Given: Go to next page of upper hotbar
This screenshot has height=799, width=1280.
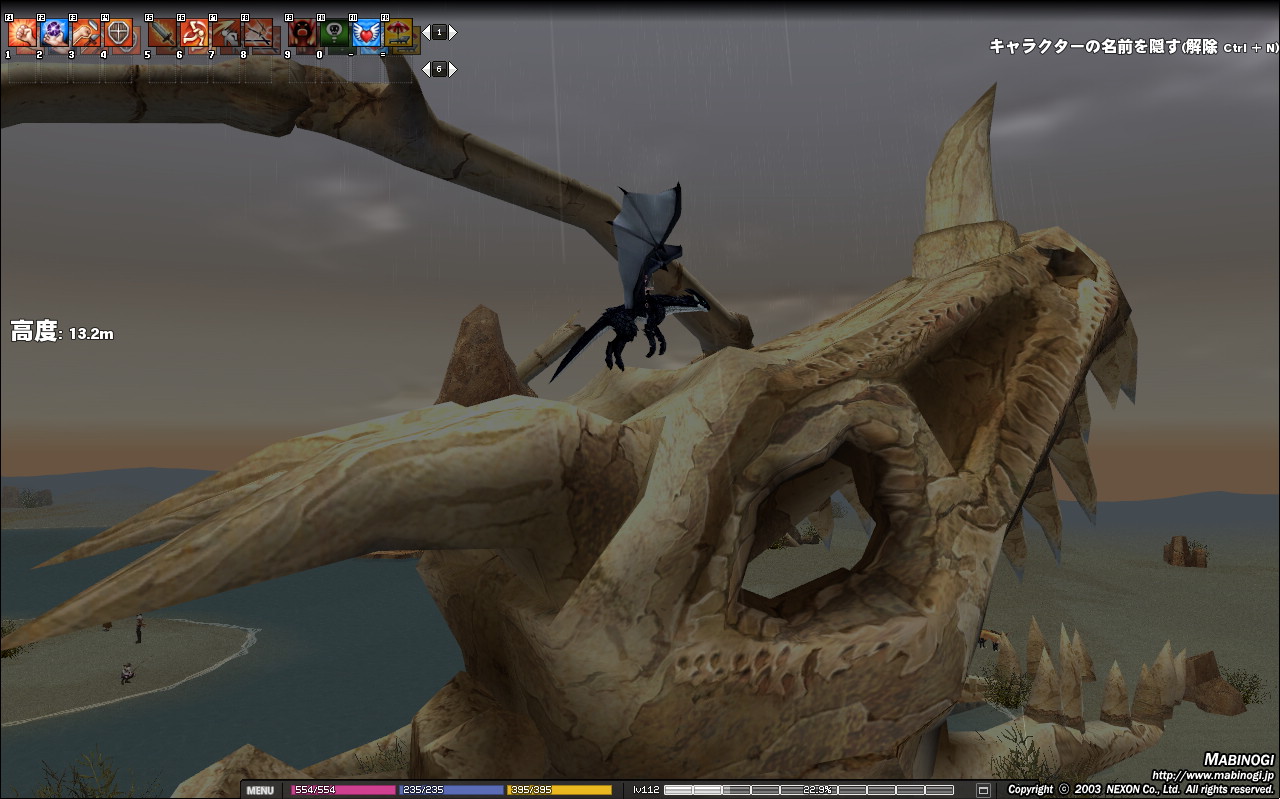Looking at the screenshot, I should coord(453,32).
